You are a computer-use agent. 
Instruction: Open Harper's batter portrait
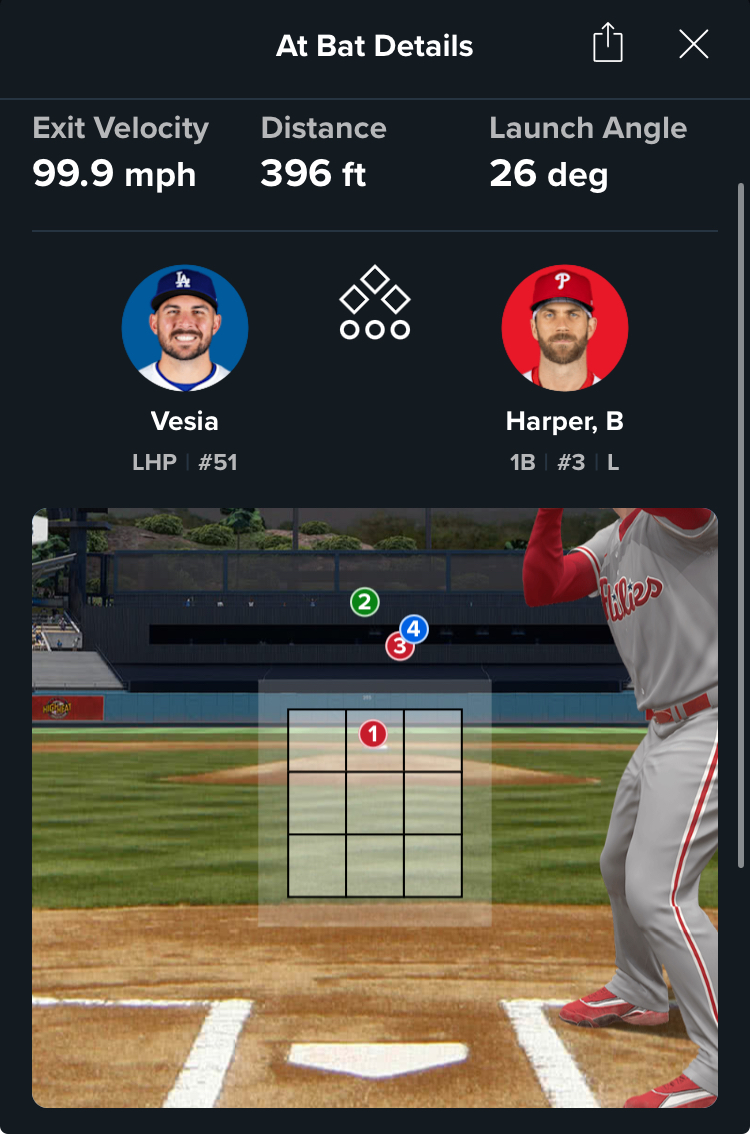click(564, 327)
